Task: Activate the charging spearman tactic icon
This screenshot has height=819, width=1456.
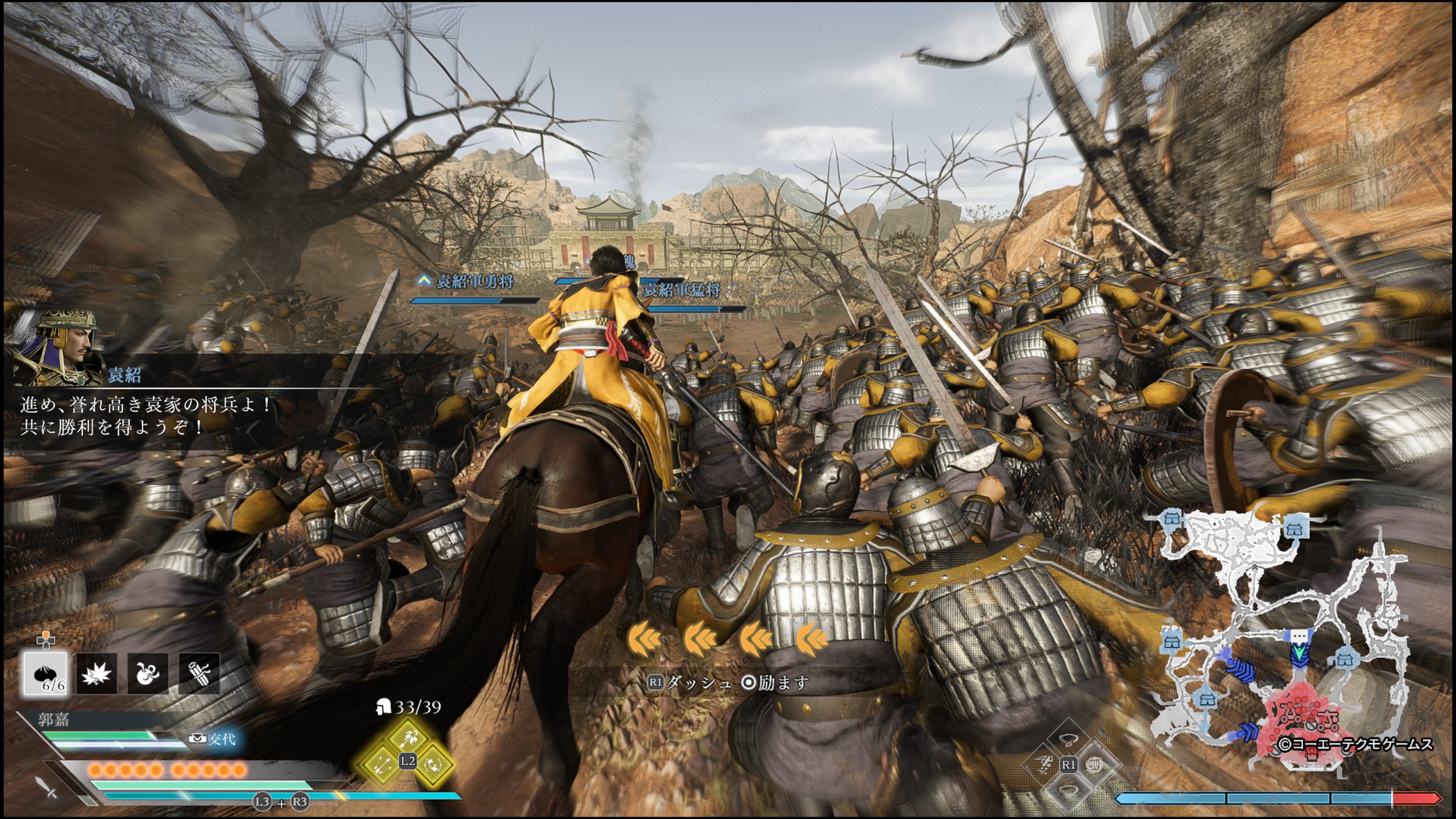Action: pyautogui.click(x=408, y=737)
